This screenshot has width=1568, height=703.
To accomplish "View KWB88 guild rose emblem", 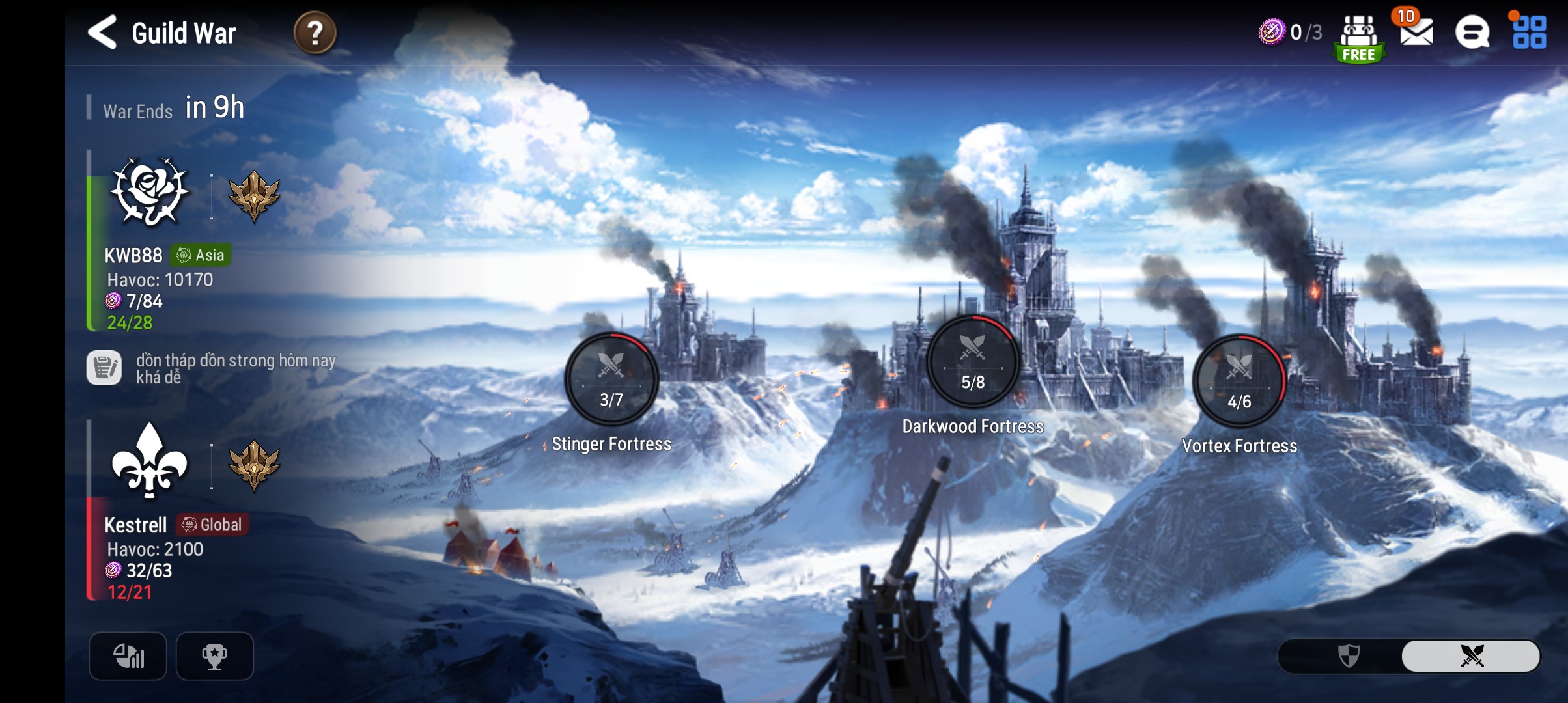I will 150,192.
